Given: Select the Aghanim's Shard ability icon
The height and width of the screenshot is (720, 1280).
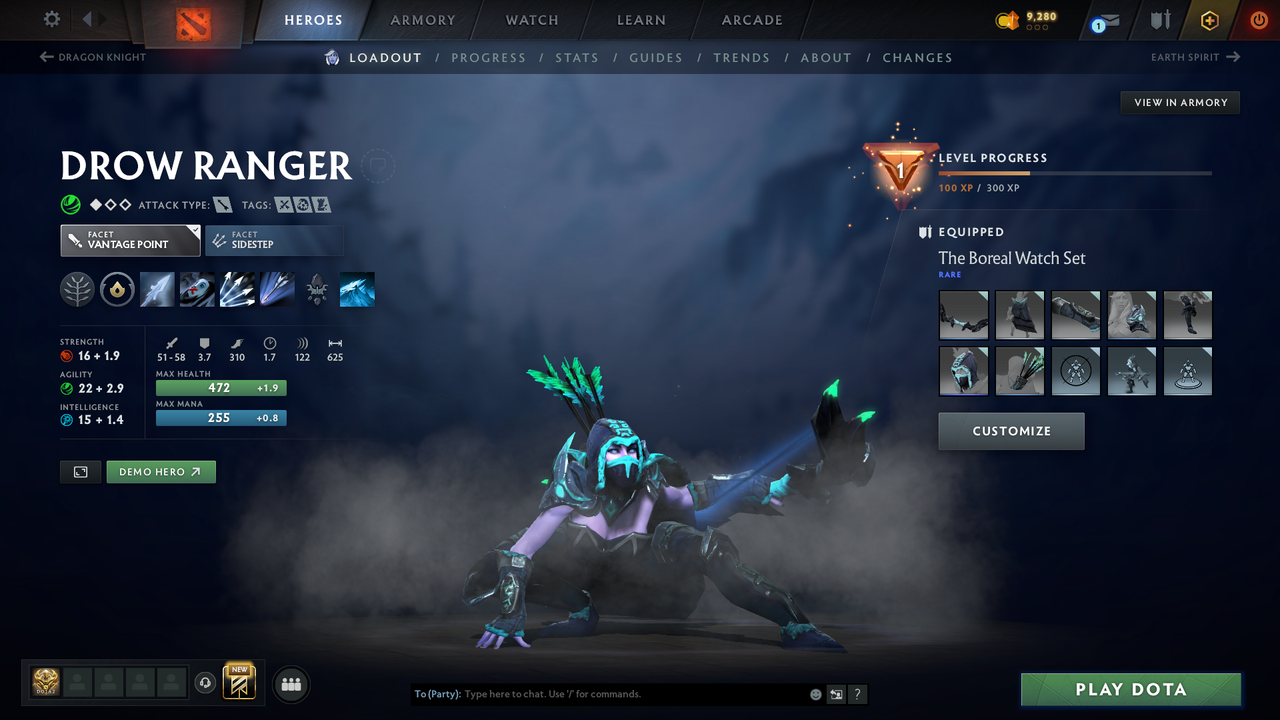Looking at the screenshot, I should tap(317, 289).
